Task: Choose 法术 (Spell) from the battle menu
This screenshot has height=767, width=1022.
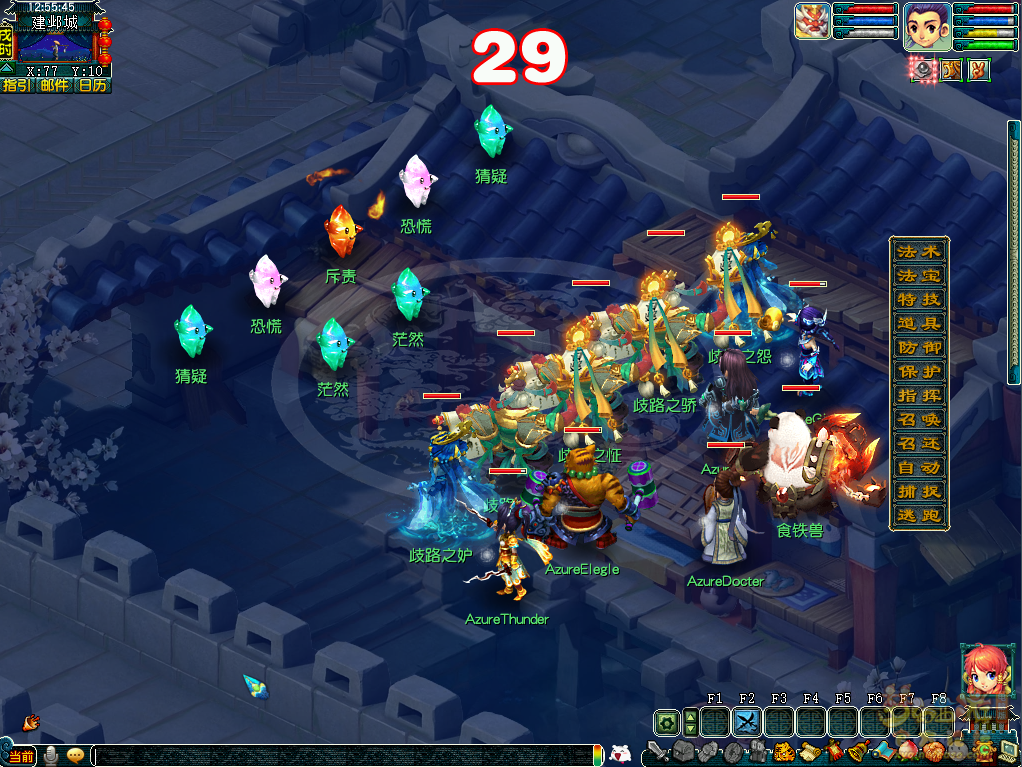Action: [918, 252]
